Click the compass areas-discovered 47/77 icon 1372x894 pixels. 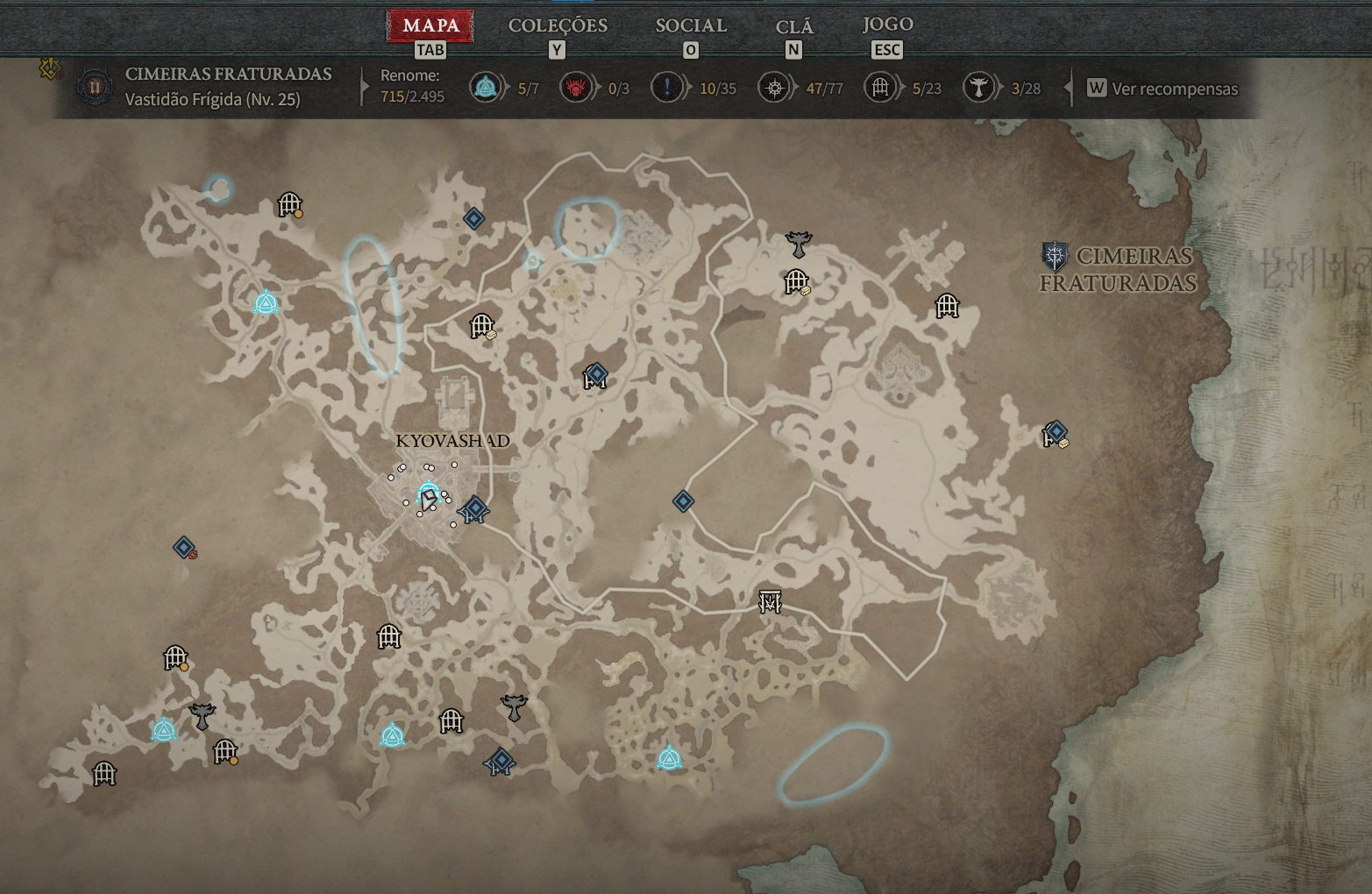tap(775, 88)
